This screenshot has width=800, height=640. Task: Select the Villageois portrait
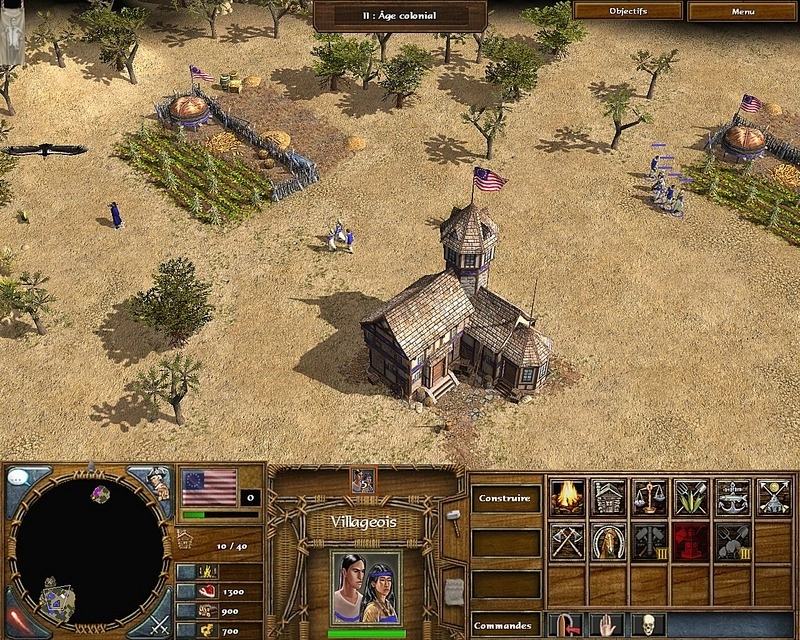[366, 587]
